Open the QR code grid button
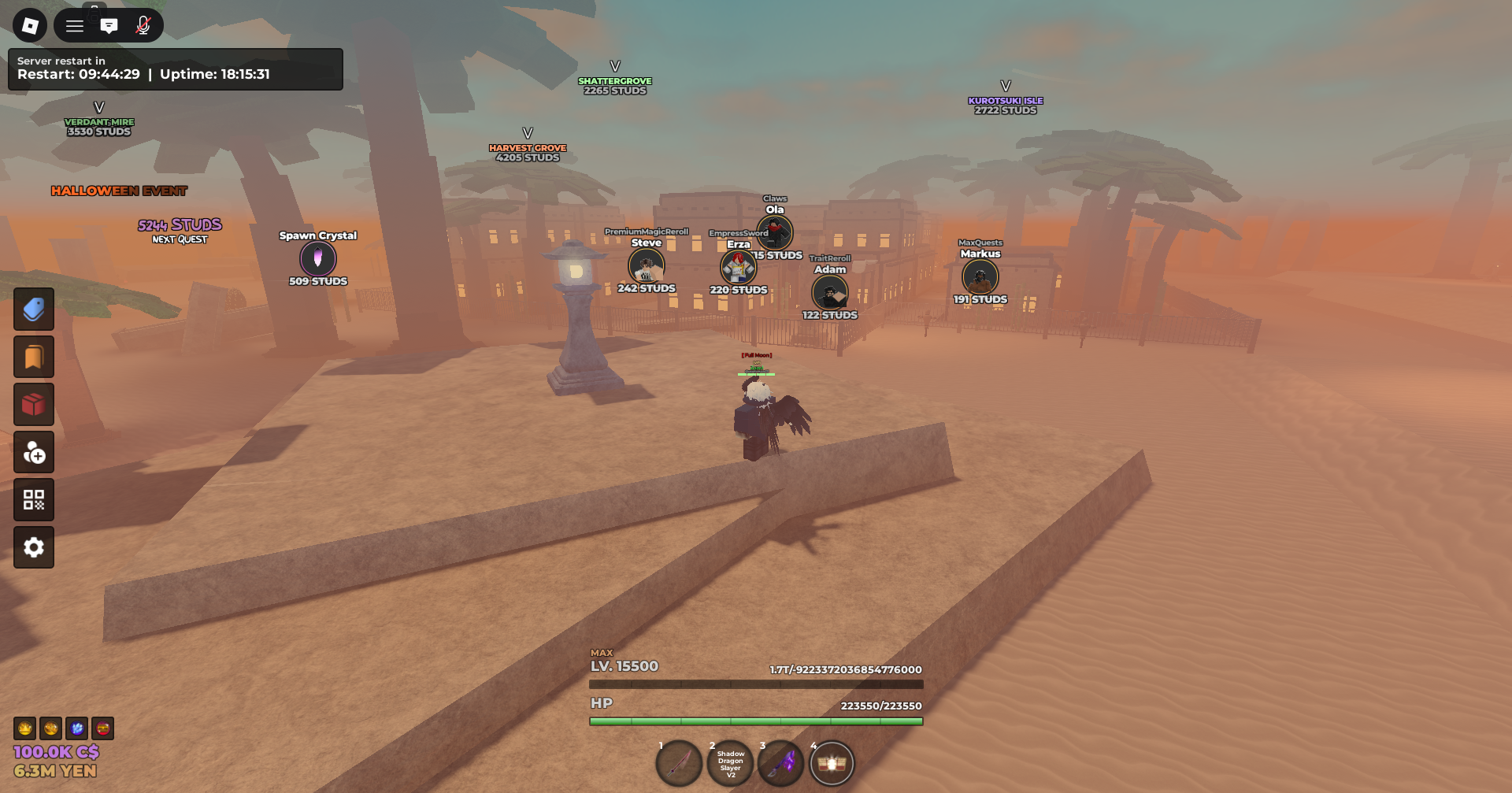The height and width of the screenshot is (793, 1512). (34, 500)
